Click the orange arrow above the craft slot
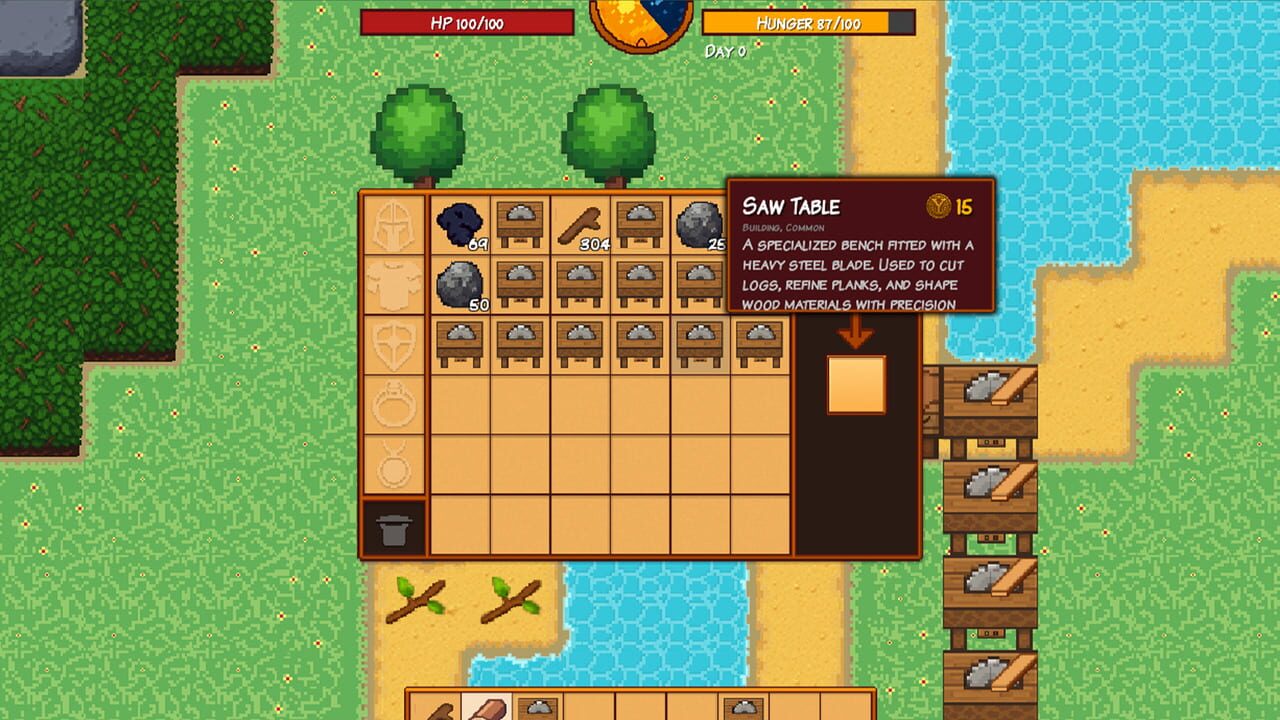Viewport: 1280px width, 720px height. tap(854, 331)
